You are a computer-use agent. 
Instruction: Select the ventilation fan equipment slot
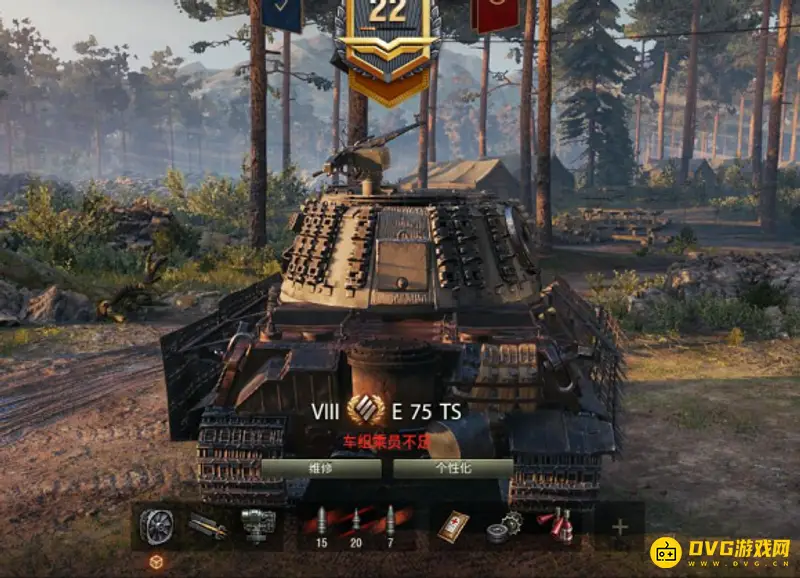[x=156, y=525]
